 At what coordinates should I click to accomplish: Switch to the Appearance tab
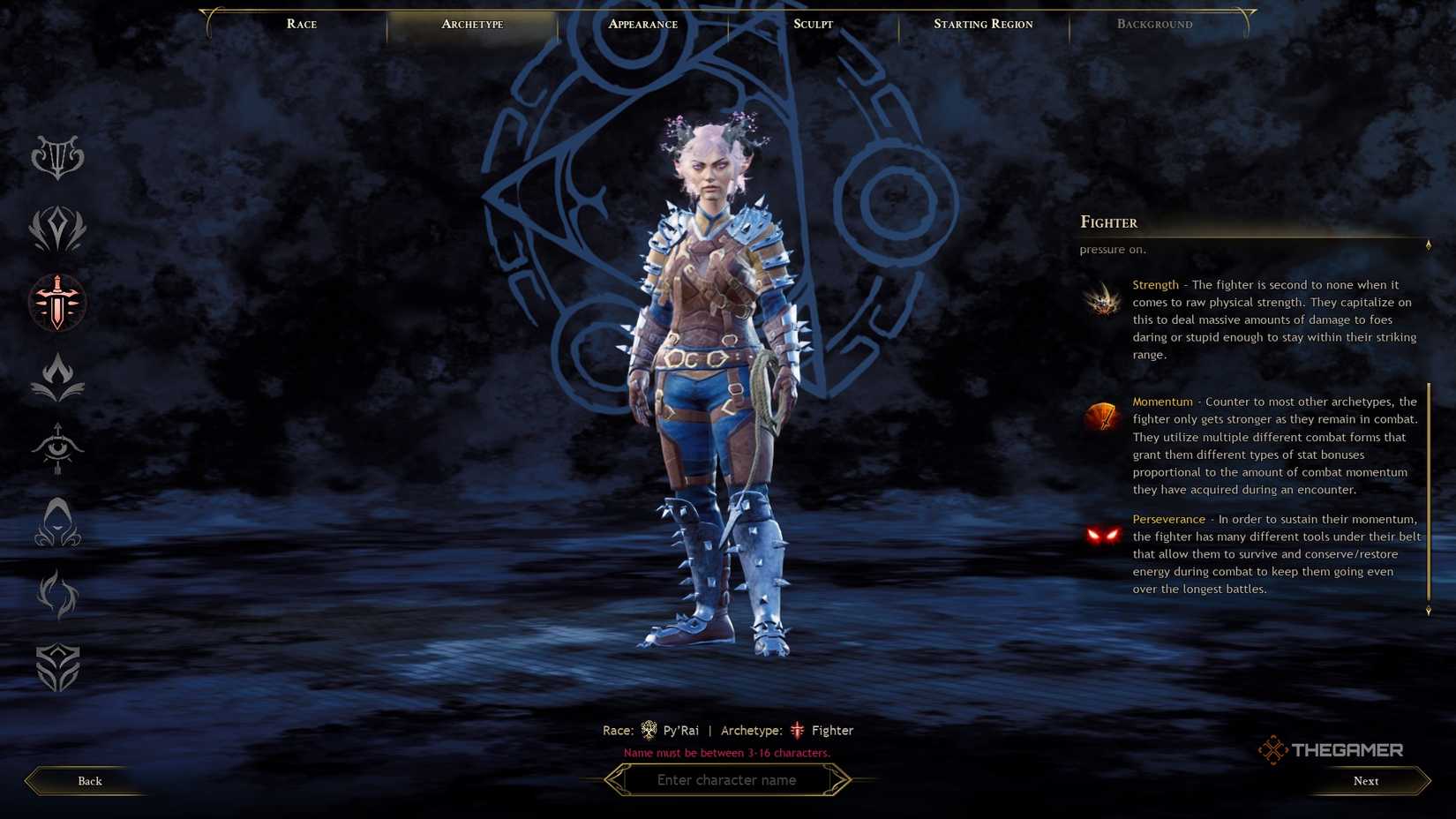[642, 24]
